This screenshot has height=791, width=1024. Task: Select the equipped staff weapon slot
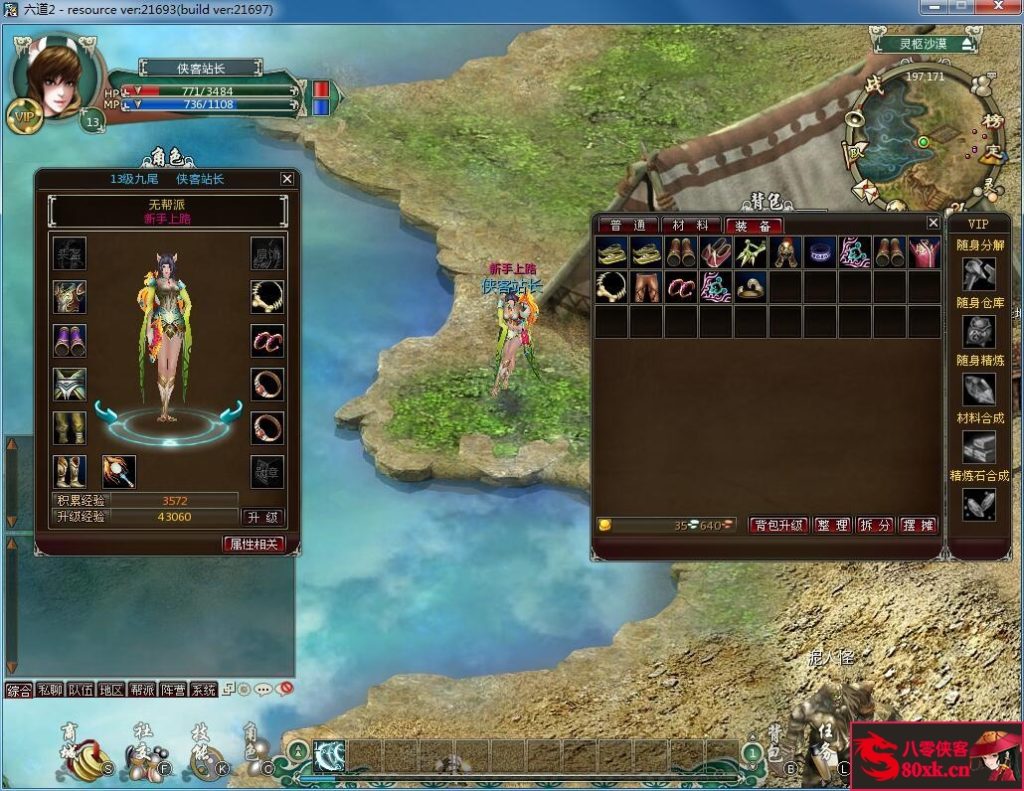pyautogui.click(x=118, y=471)
